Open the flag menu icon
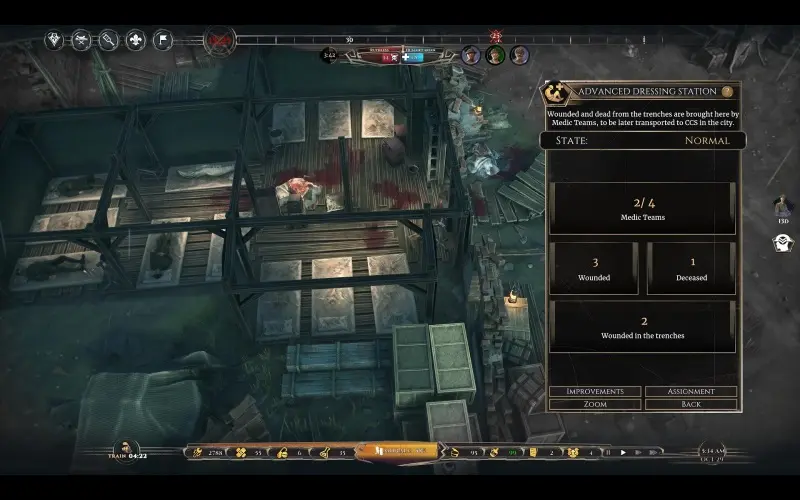This screenshot has width=800, height=500. (x=162, y=41)
